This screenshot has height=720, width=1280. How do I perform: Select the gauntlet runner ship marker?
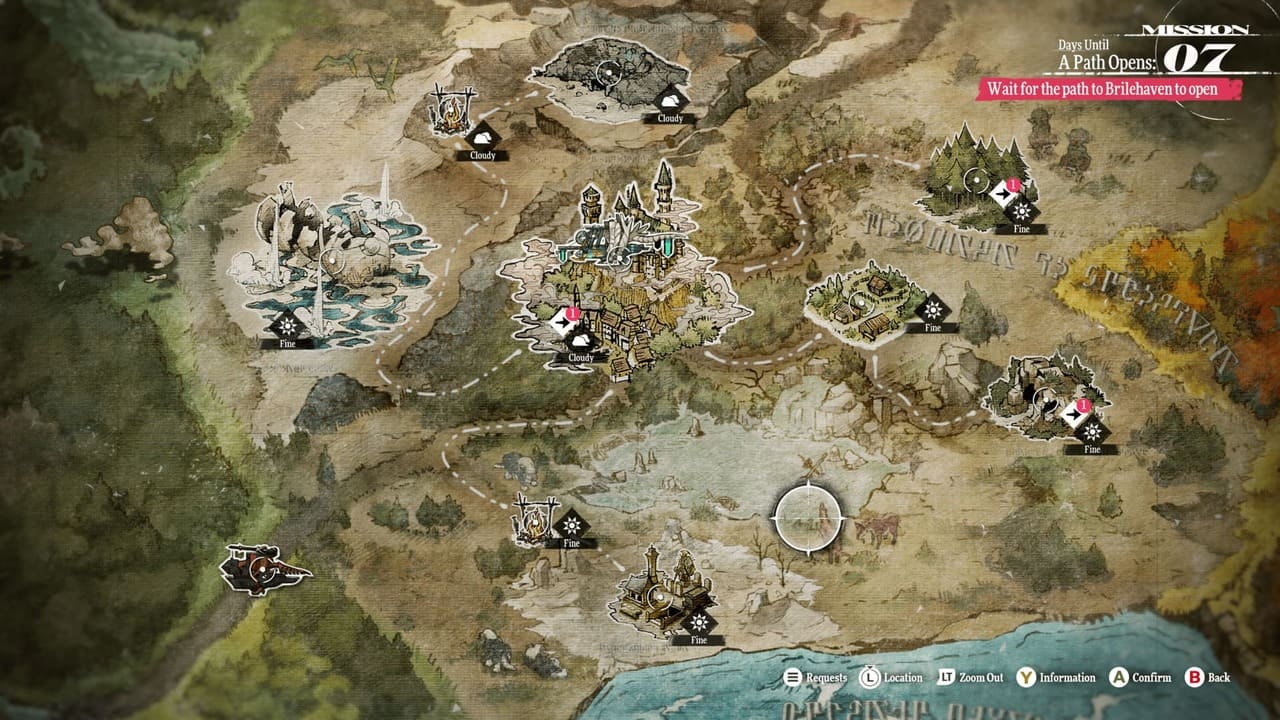pyautogui.click(x=263, y=569)
